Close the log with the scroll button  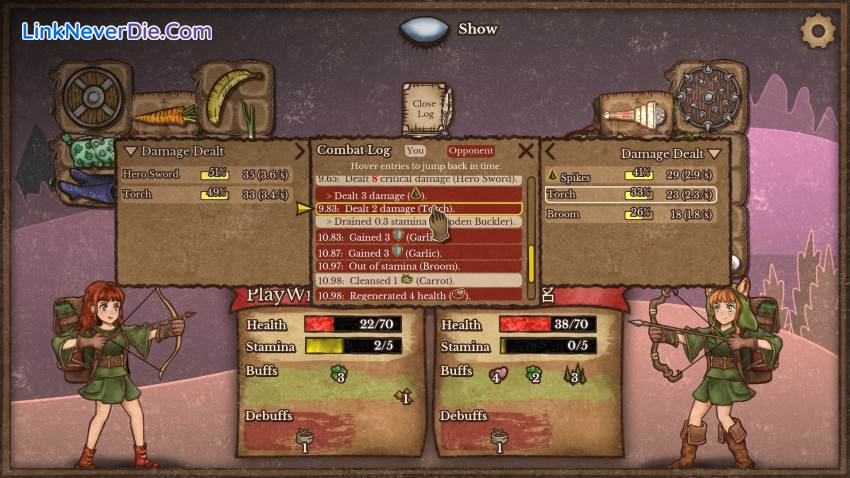(x=425, y=108)
